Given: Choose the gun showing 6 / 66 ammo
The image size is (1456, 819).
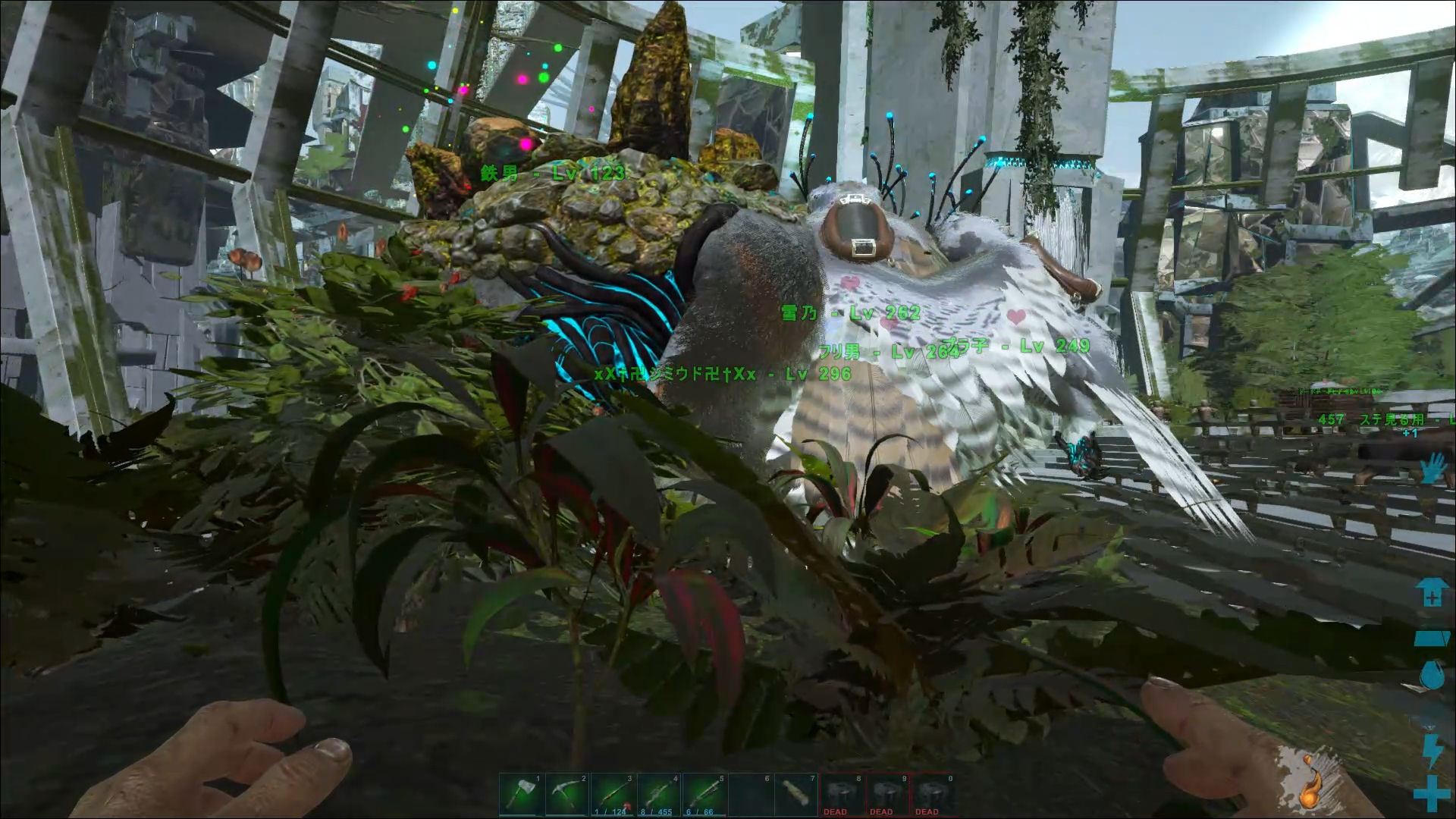Looking at the screenshot, I should pos(704,795).
